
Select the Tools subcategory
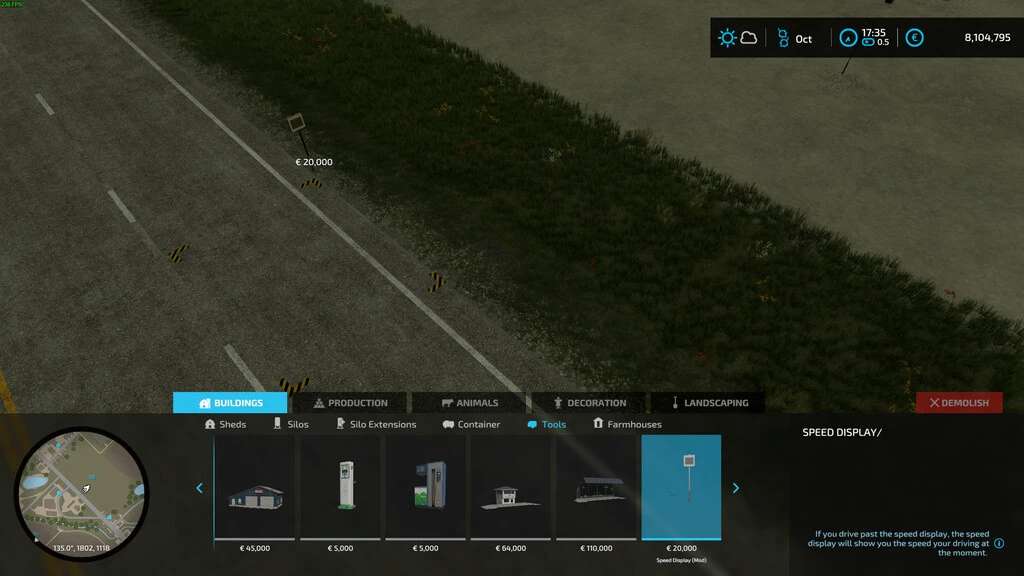pos(546,424)
